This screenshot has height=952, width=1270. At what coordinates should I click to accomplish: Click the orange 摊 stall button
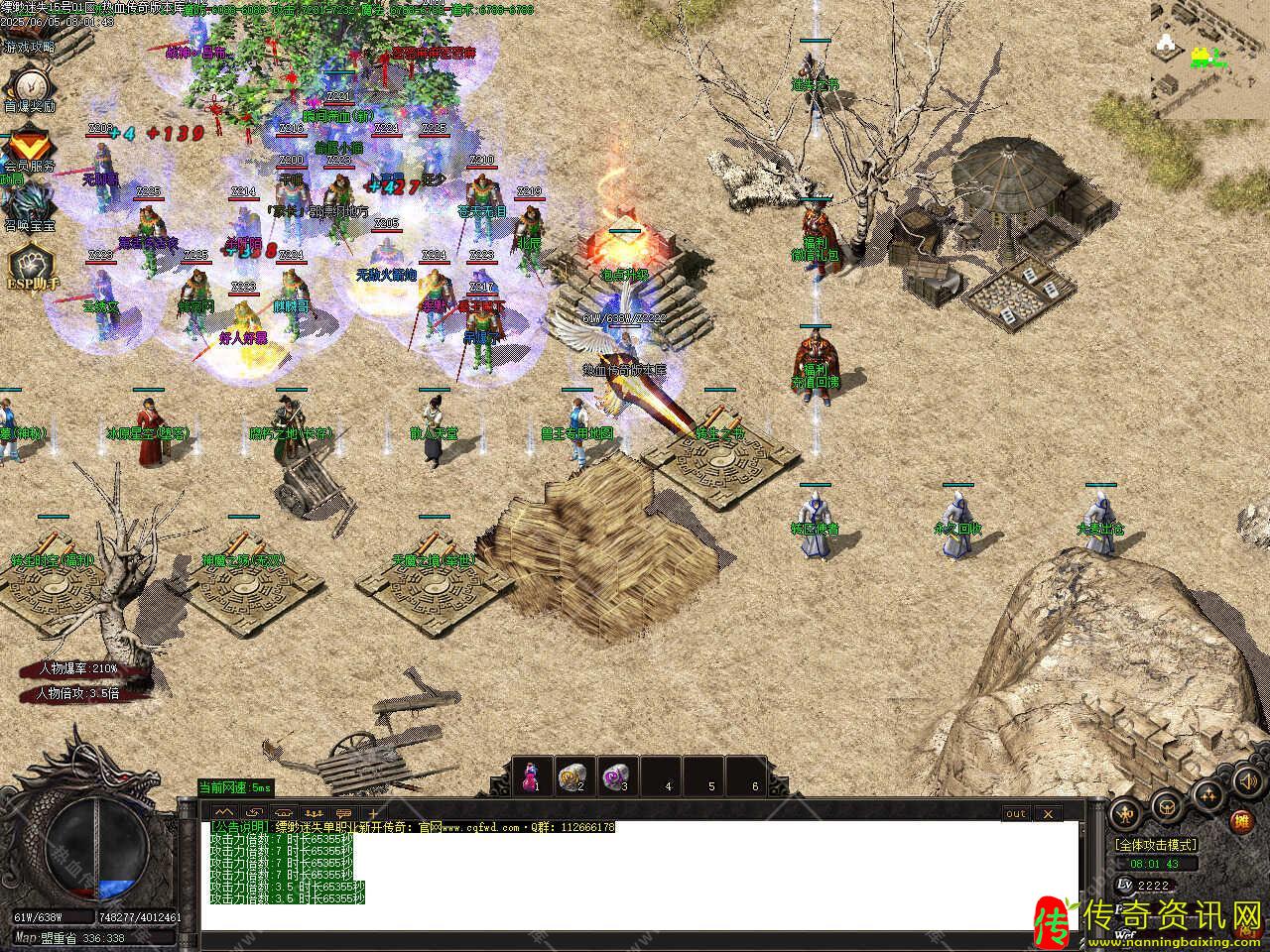pos(1241,821)
